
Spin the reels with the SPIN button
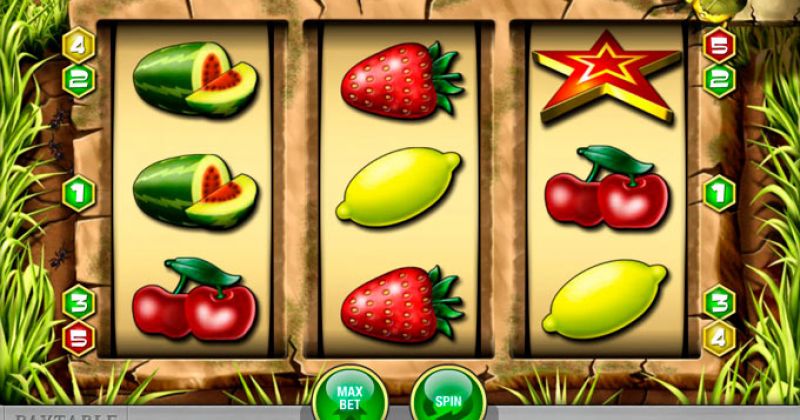coord(448,398)
